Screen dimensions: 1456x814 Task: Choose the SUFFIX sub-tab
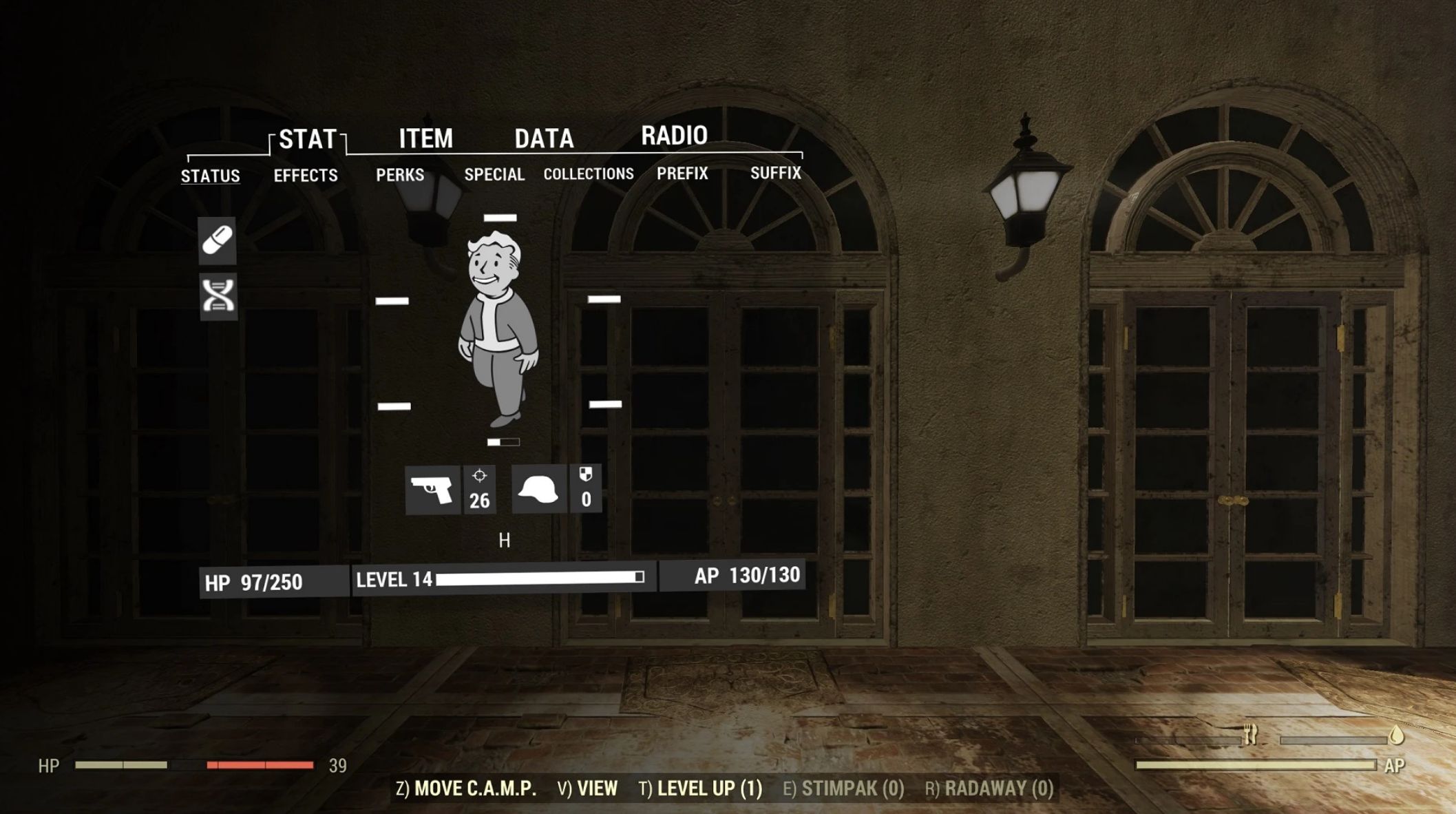(776, 173)
